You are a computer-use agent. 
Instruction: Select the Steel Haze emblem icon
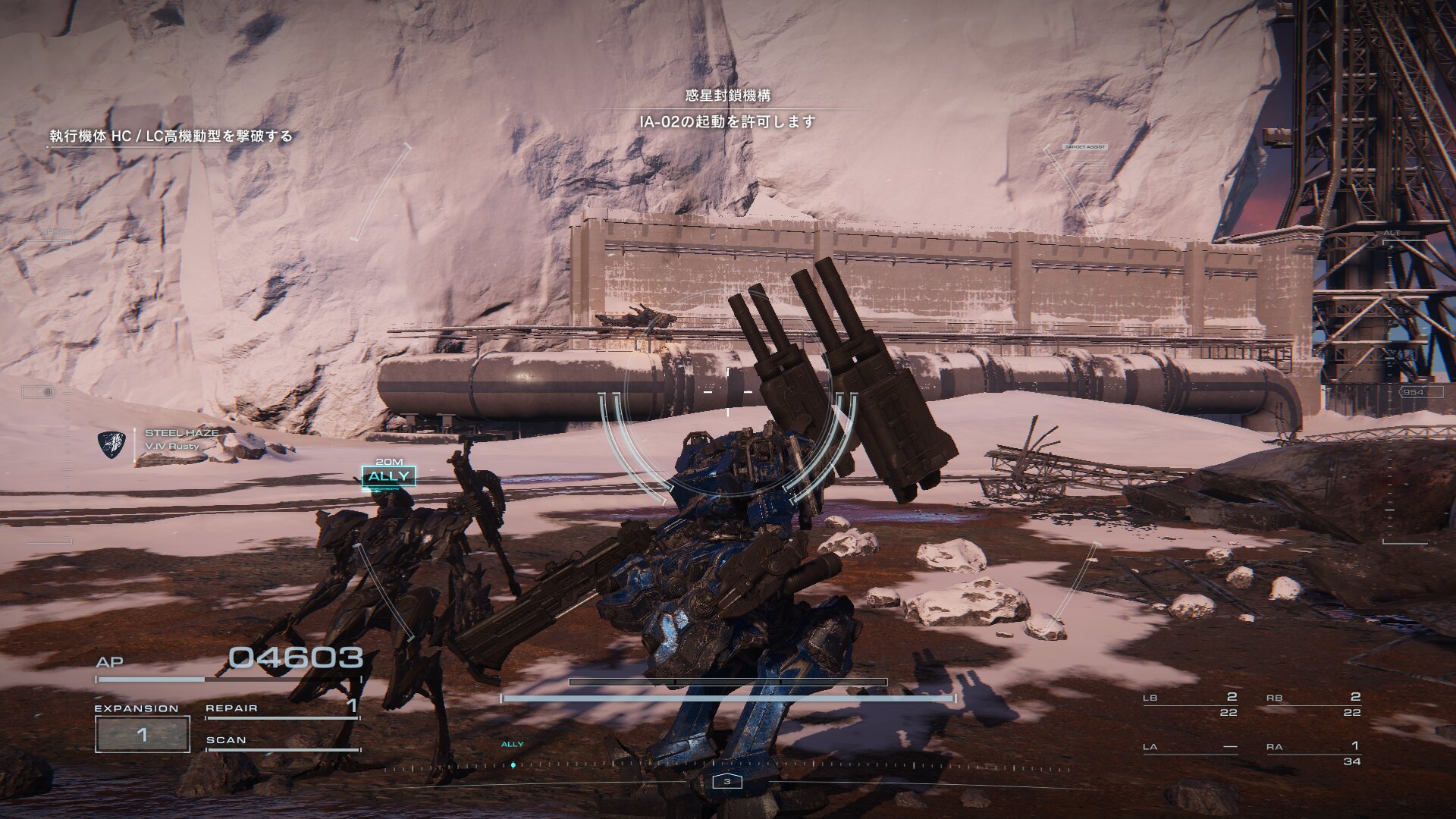(112, 445)
